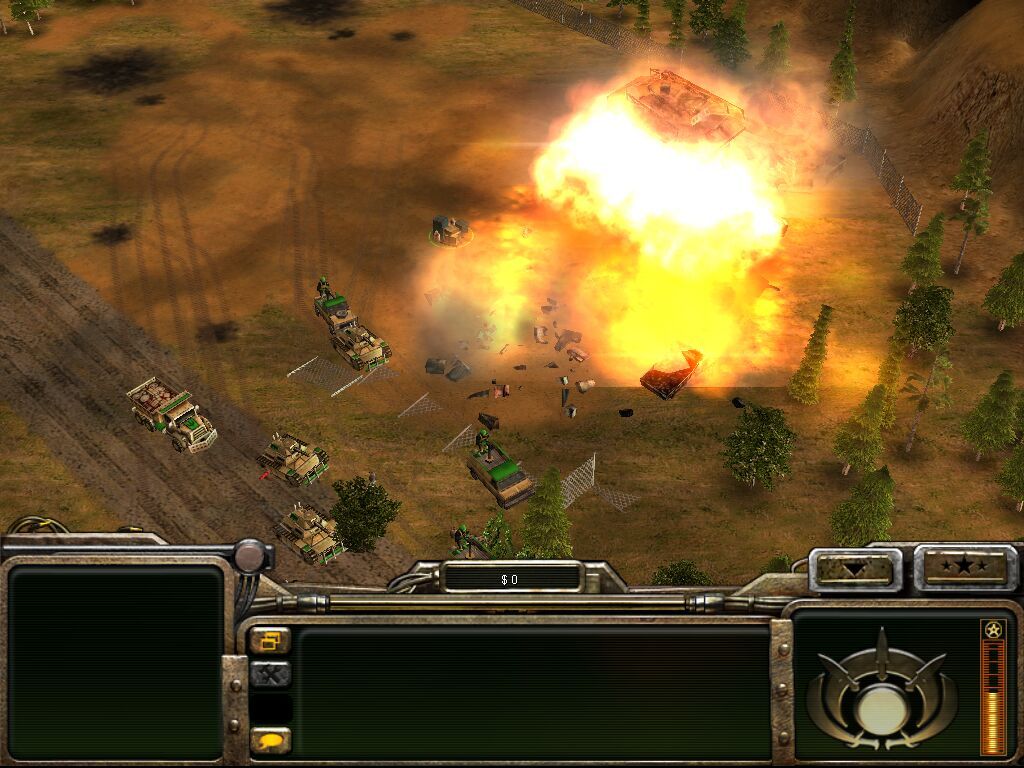Open the options menu button

tap(269, 640)
